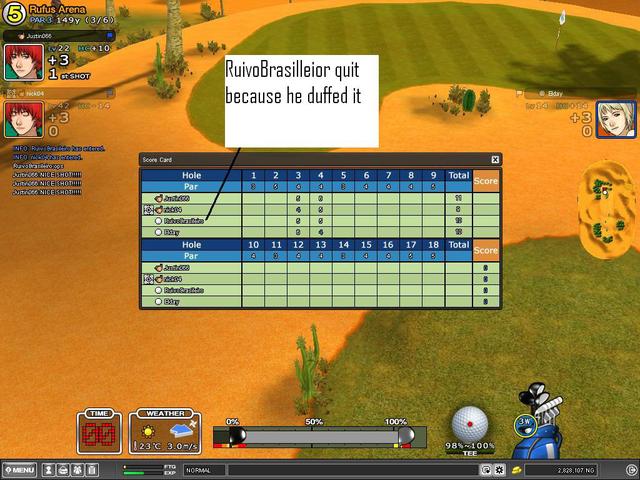
Task: Select Justin066's player portrait
Action: (23, 62)
